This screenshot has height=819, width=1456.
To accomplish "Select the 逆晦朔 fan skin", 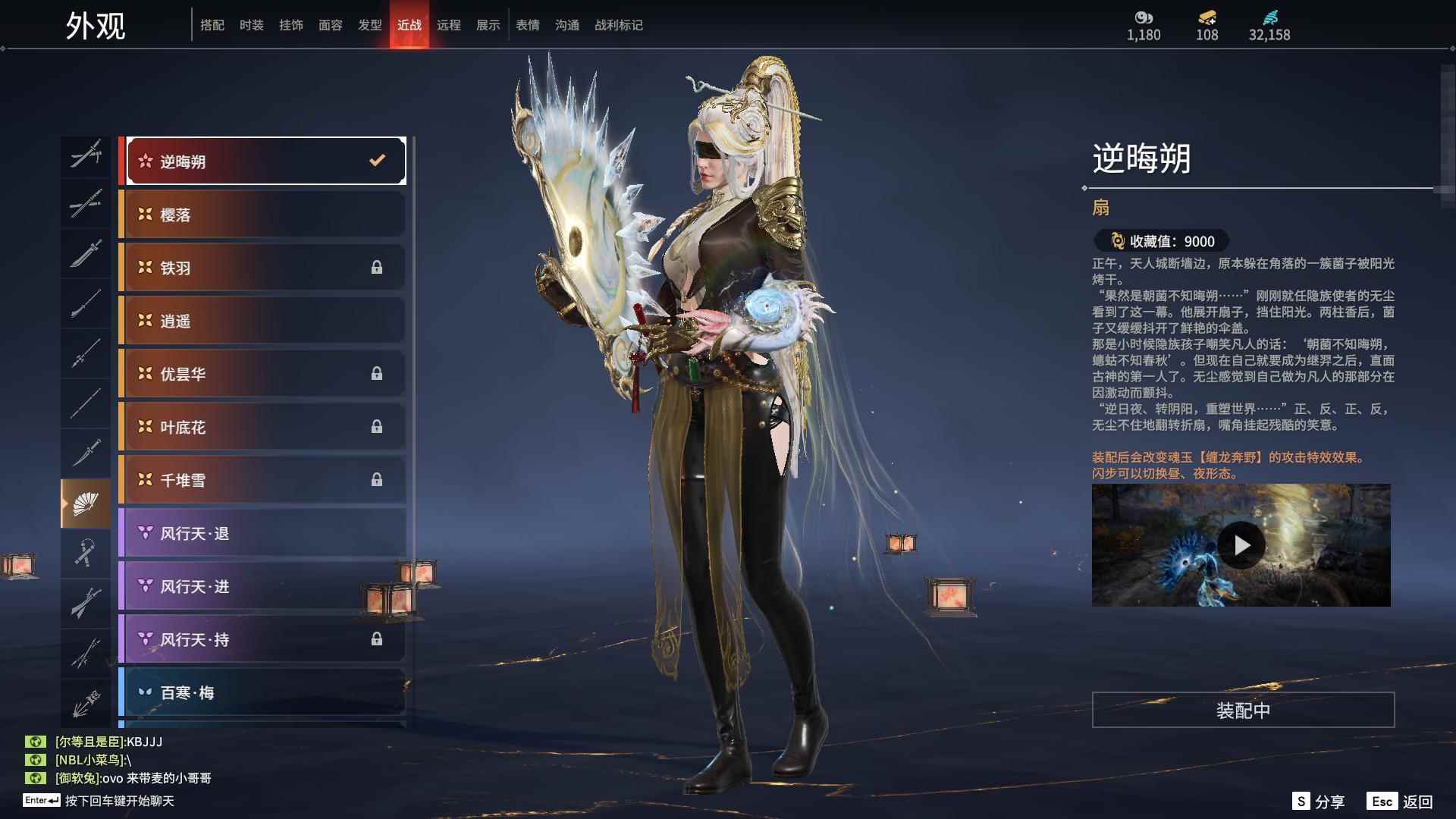I will (x=265, y=161).
